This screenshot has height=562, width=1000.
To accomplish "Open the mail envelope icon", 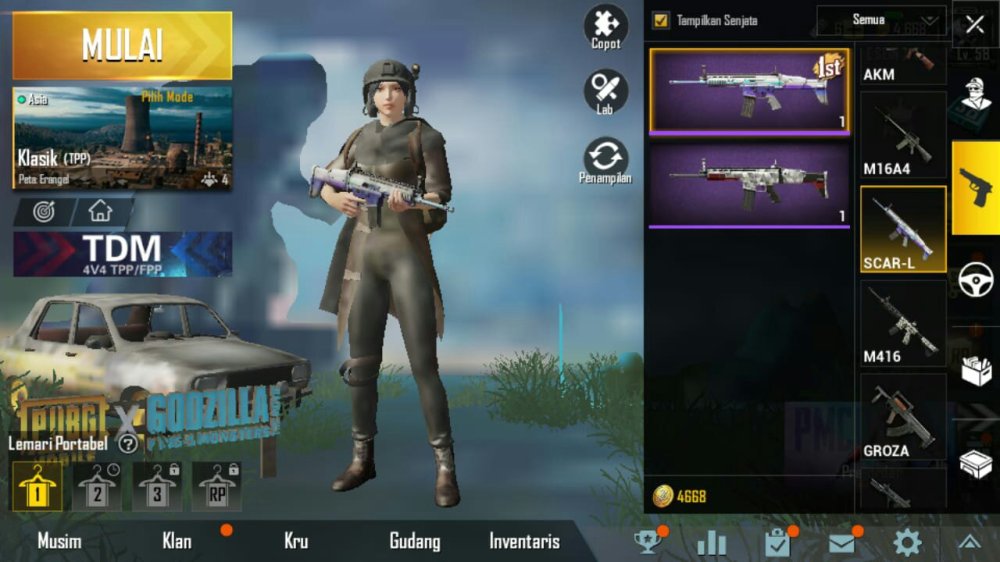I will point(842,542).
